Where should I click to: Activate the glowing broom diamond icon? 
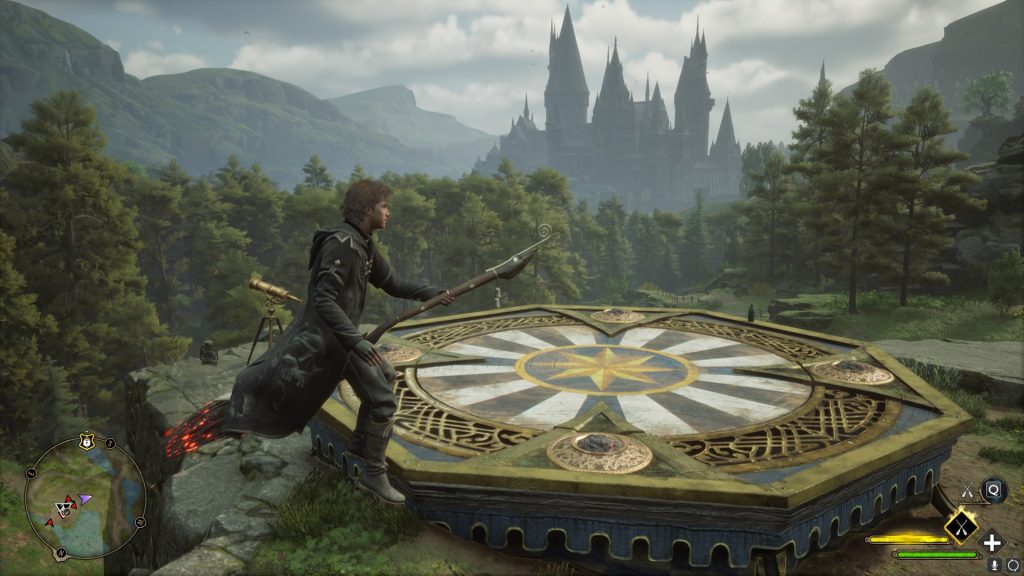point(960,525)
